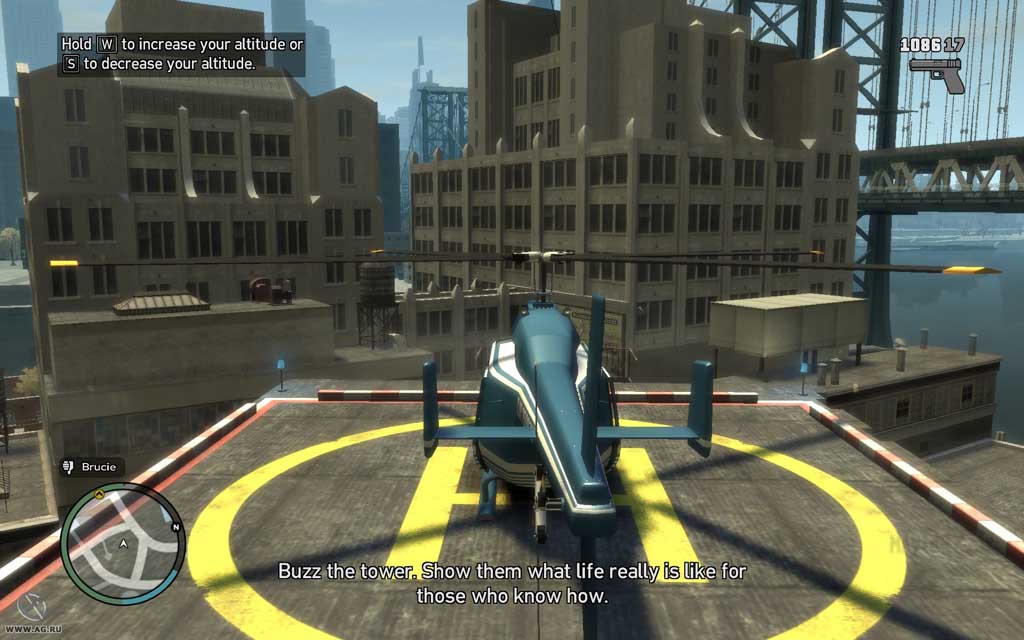1024x640 pixels.
Task: Click the circular radar minimap
Action: (x=122, y=544)
